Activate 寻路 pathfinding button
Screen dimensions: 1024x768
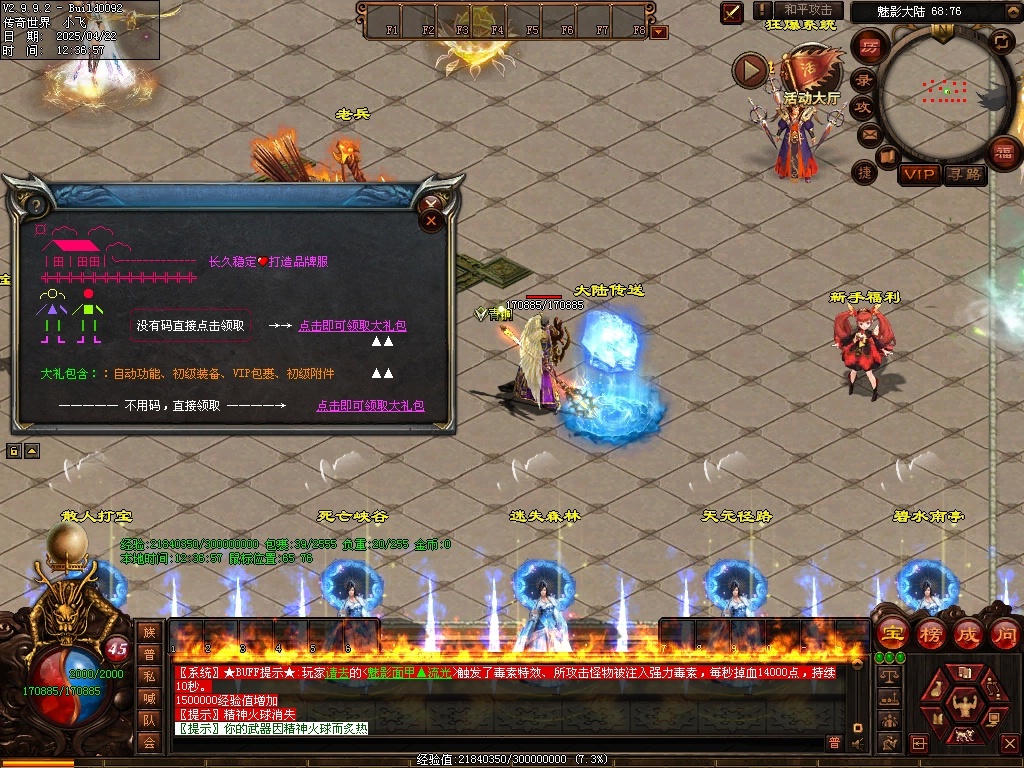(x=964, y=175)
